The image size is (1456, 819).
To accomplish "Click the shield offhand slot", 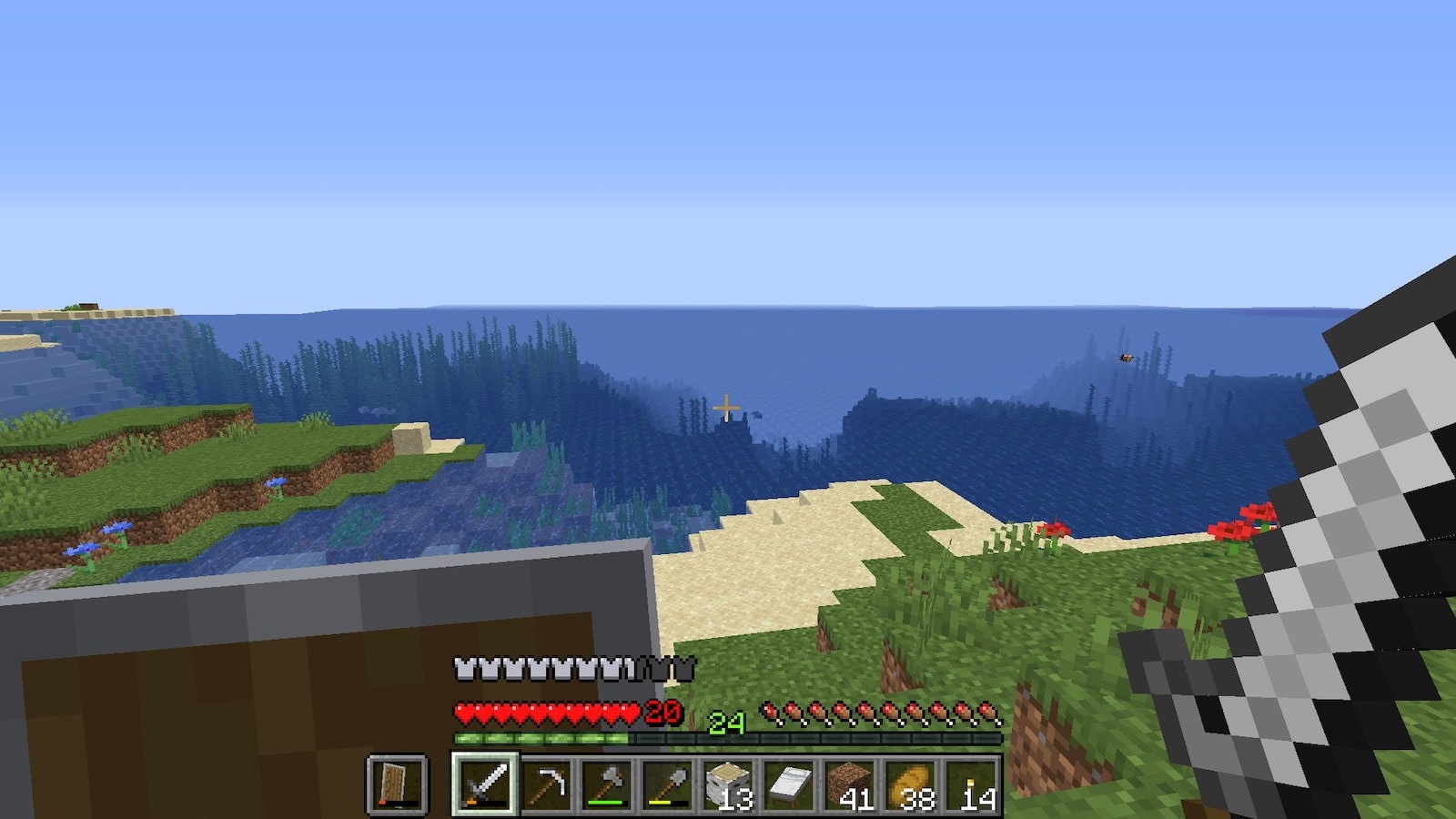I will [x=397, y=784].
